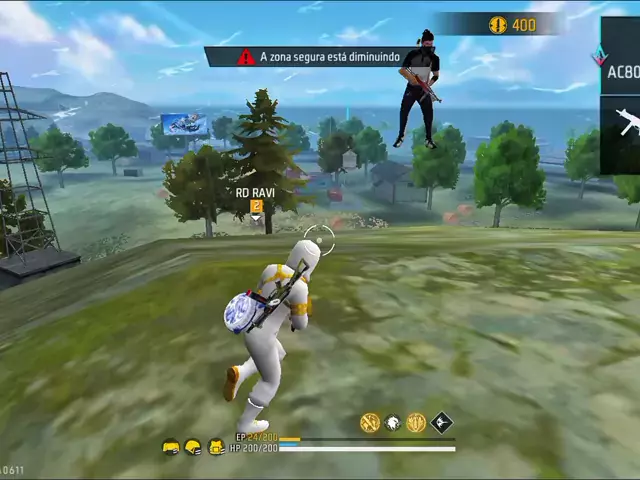Tap the black diamond skill icon
Image resolution: width=640 pixels, height=480 pixels.
pyautogui.click(x=441, y=423)
